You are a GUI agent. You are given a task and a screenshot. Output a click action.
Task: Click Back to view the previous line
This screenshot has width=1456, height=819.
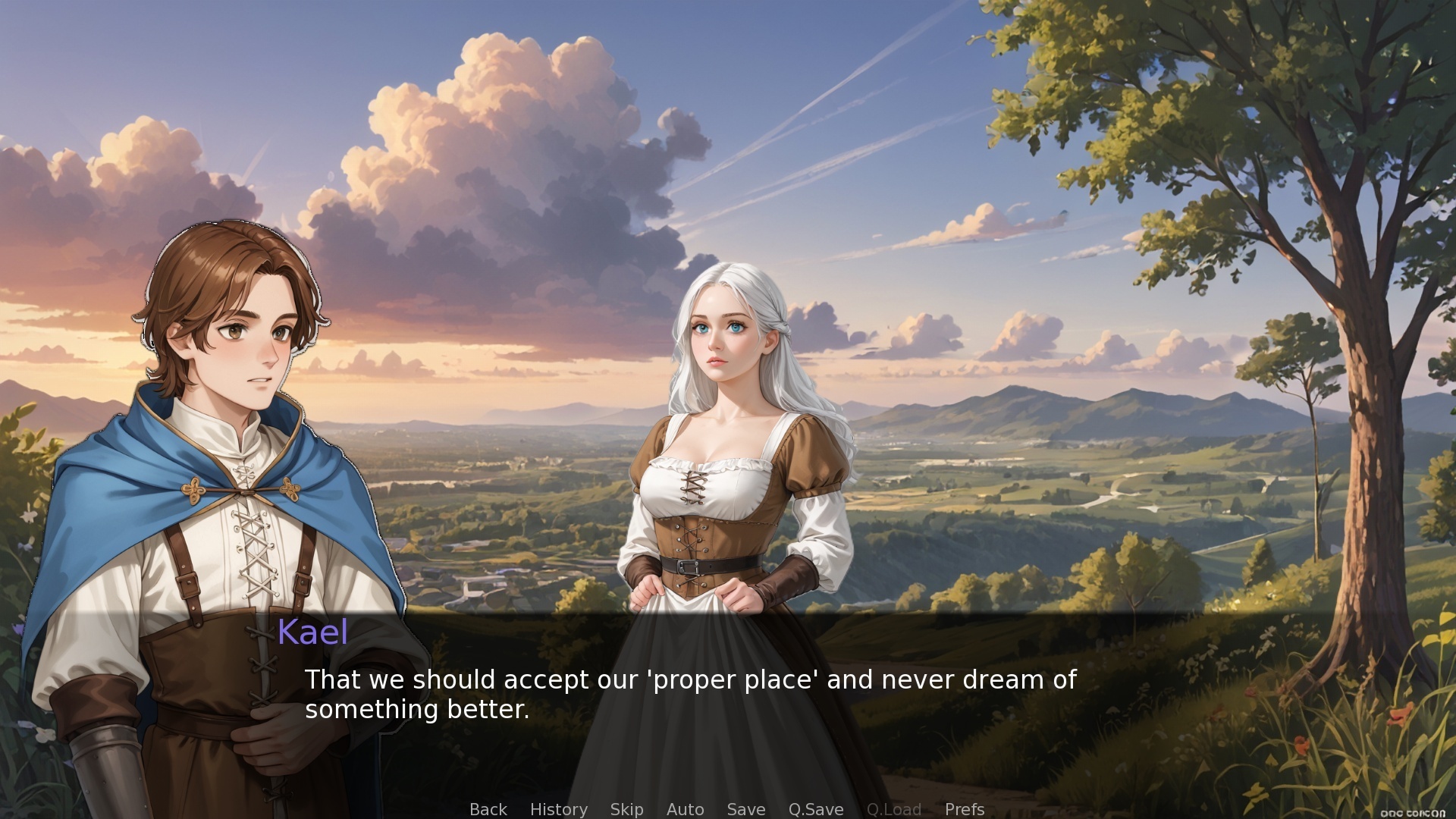tap(488, 809)
